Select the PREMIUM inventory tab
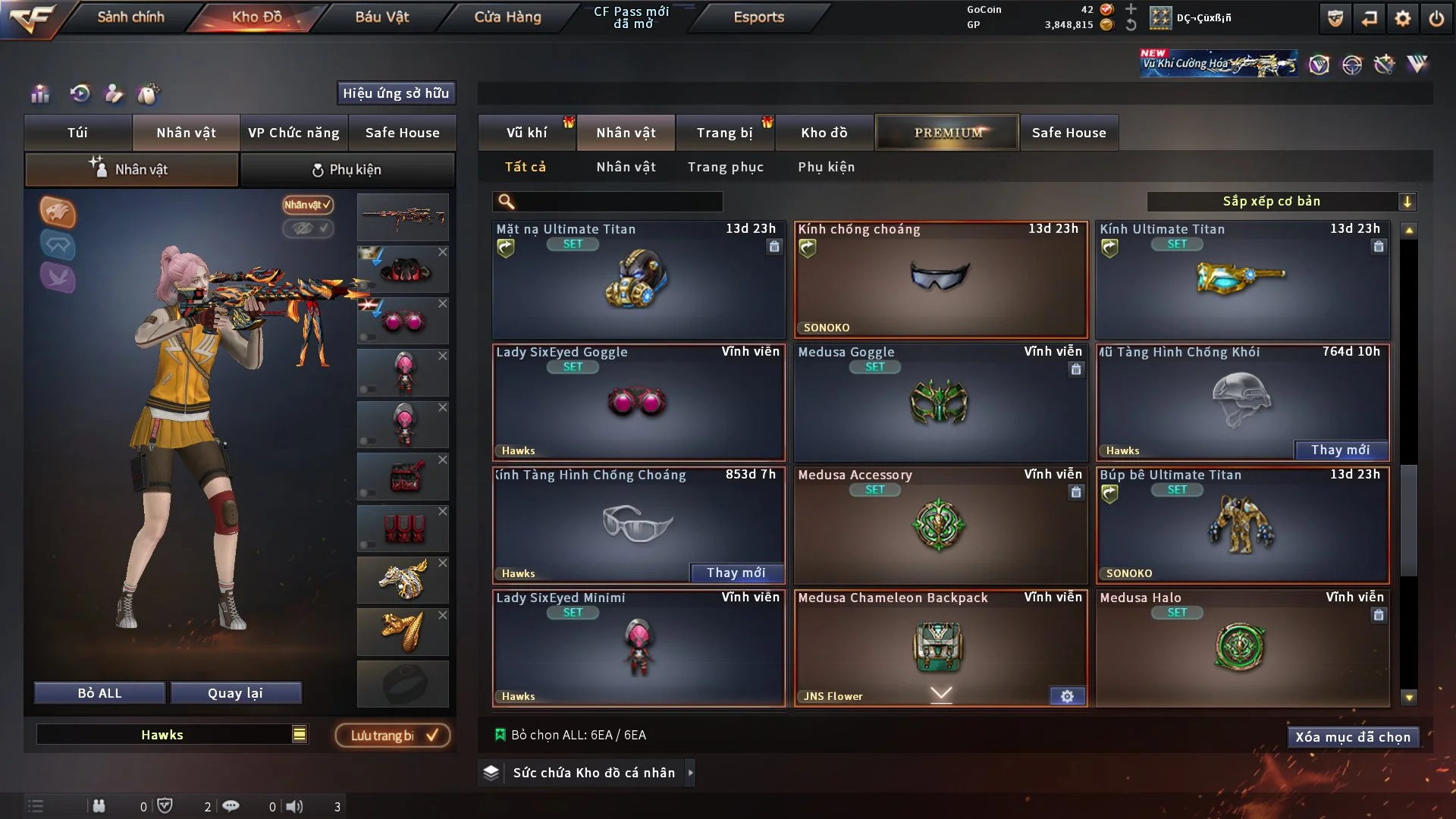Screen dimensions: 1456x819 coord(947,133)
